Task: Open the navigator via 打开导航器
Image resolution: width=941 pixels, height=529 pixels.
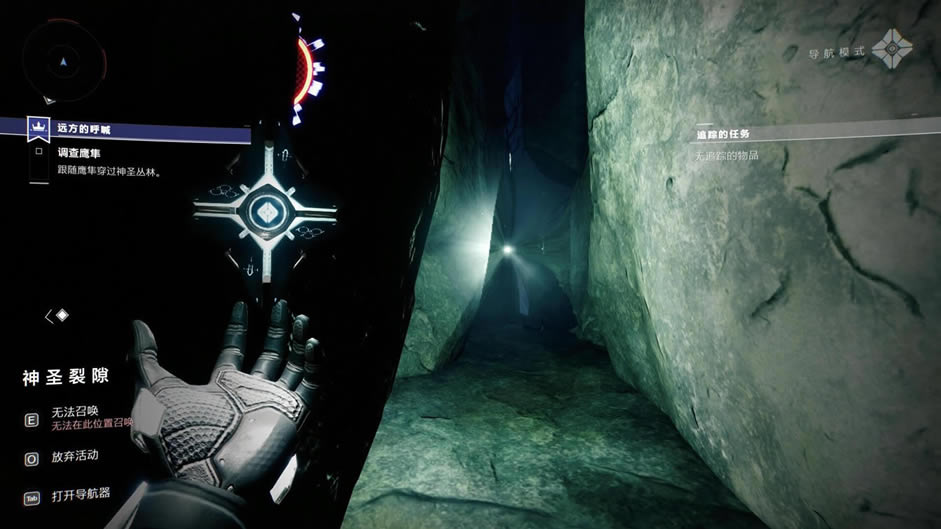Action: [x=84, y=494]
